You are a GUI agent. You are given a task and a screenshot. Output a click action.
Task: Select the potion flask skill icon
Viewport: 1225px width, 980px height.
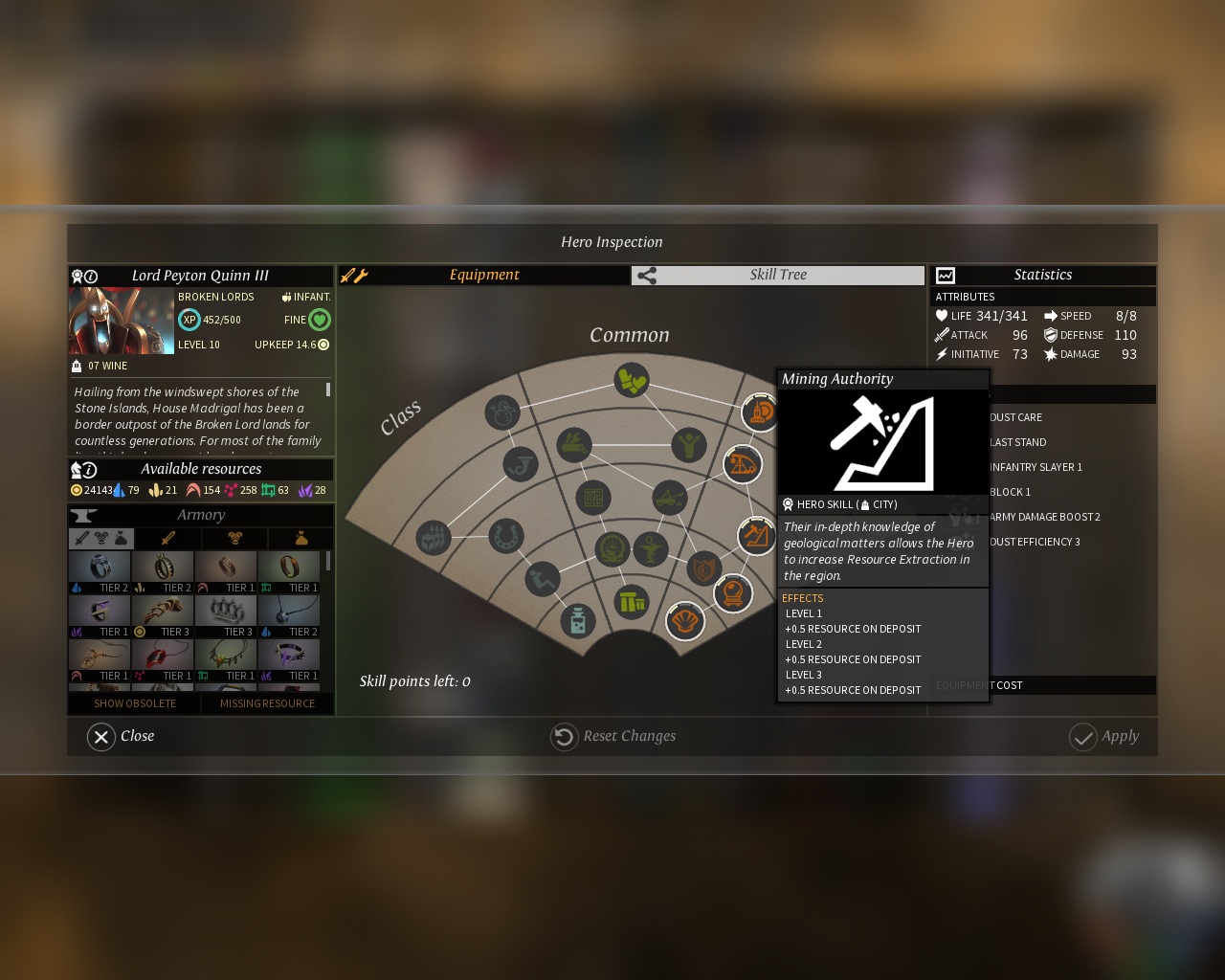click(579, 622)
